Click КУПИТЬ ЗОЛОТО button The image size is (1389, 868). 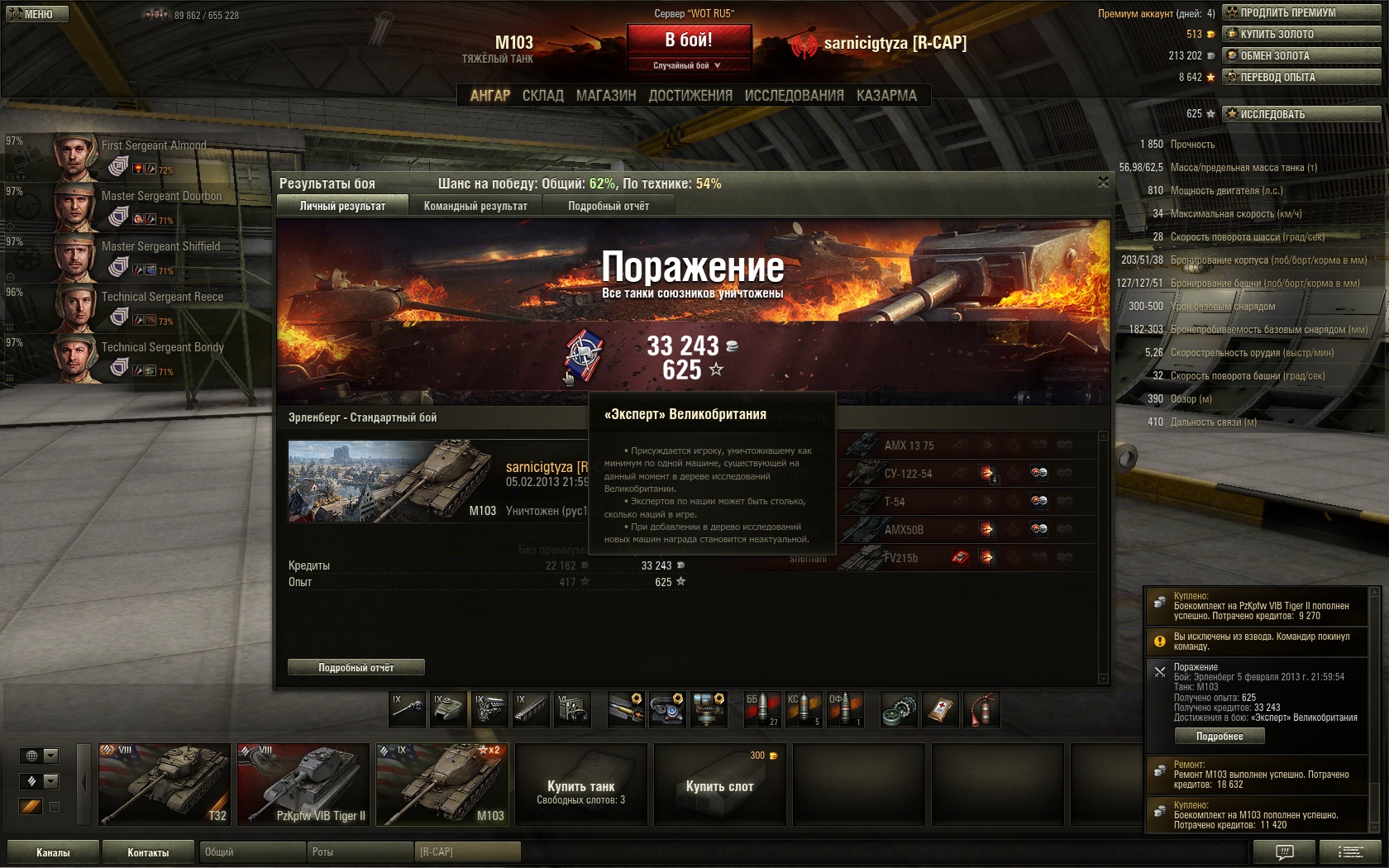pos(1301,34)
